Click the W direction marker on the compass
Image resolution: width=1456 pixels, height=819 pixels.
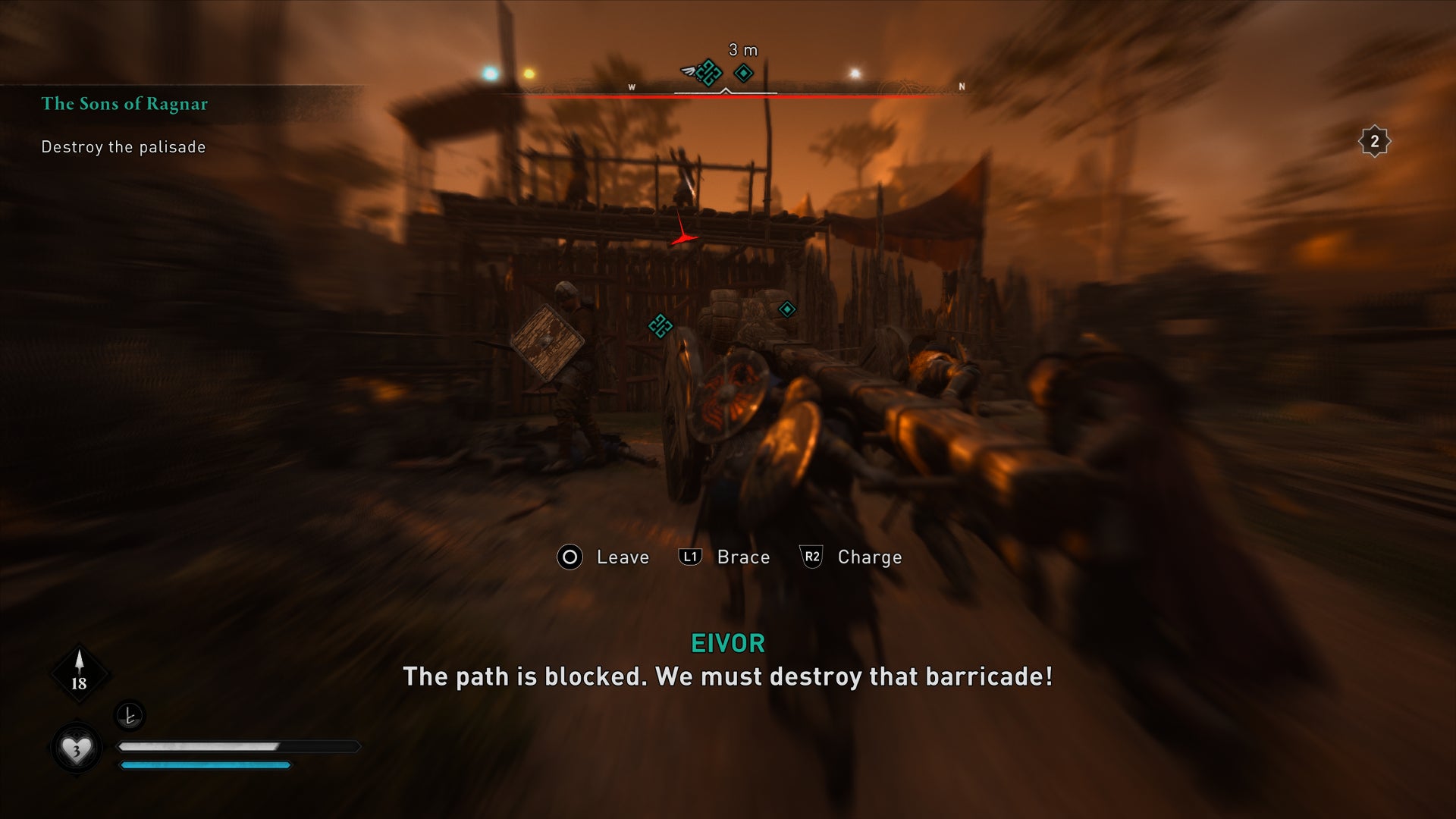coord(630,87)
